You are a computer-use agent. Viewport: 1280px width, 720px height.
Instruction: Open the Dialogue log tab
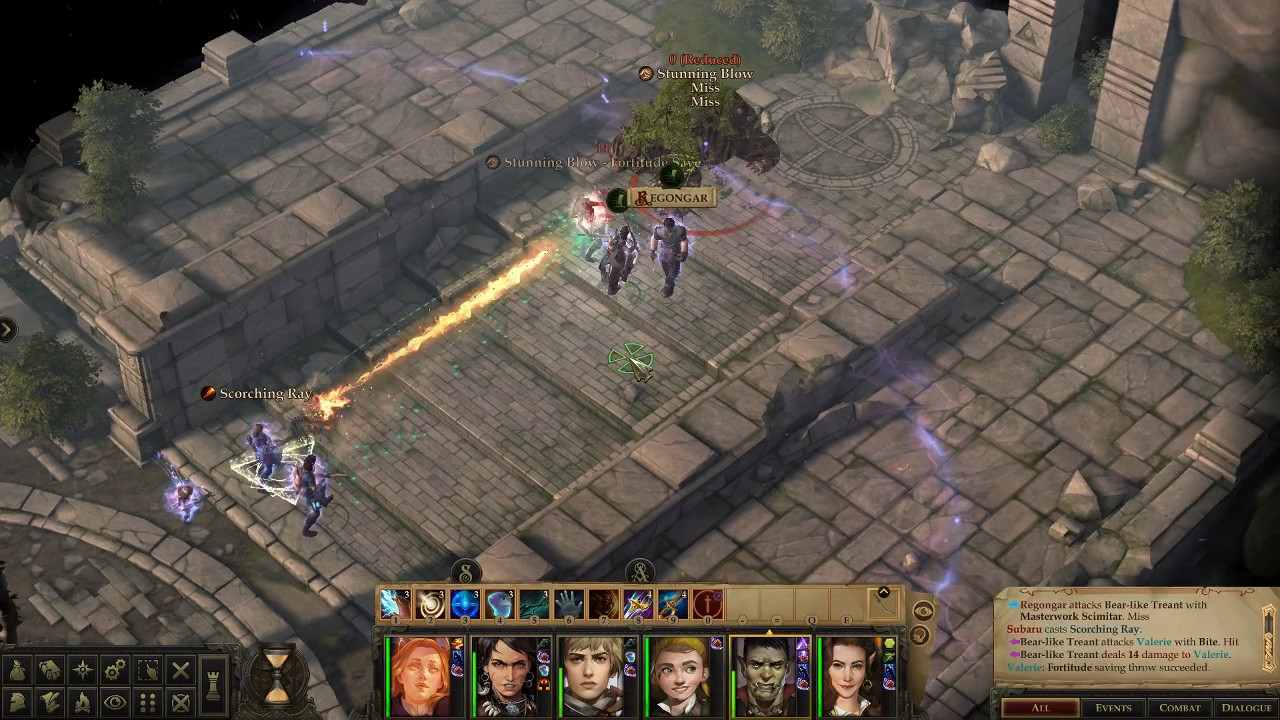point(1246,708)
